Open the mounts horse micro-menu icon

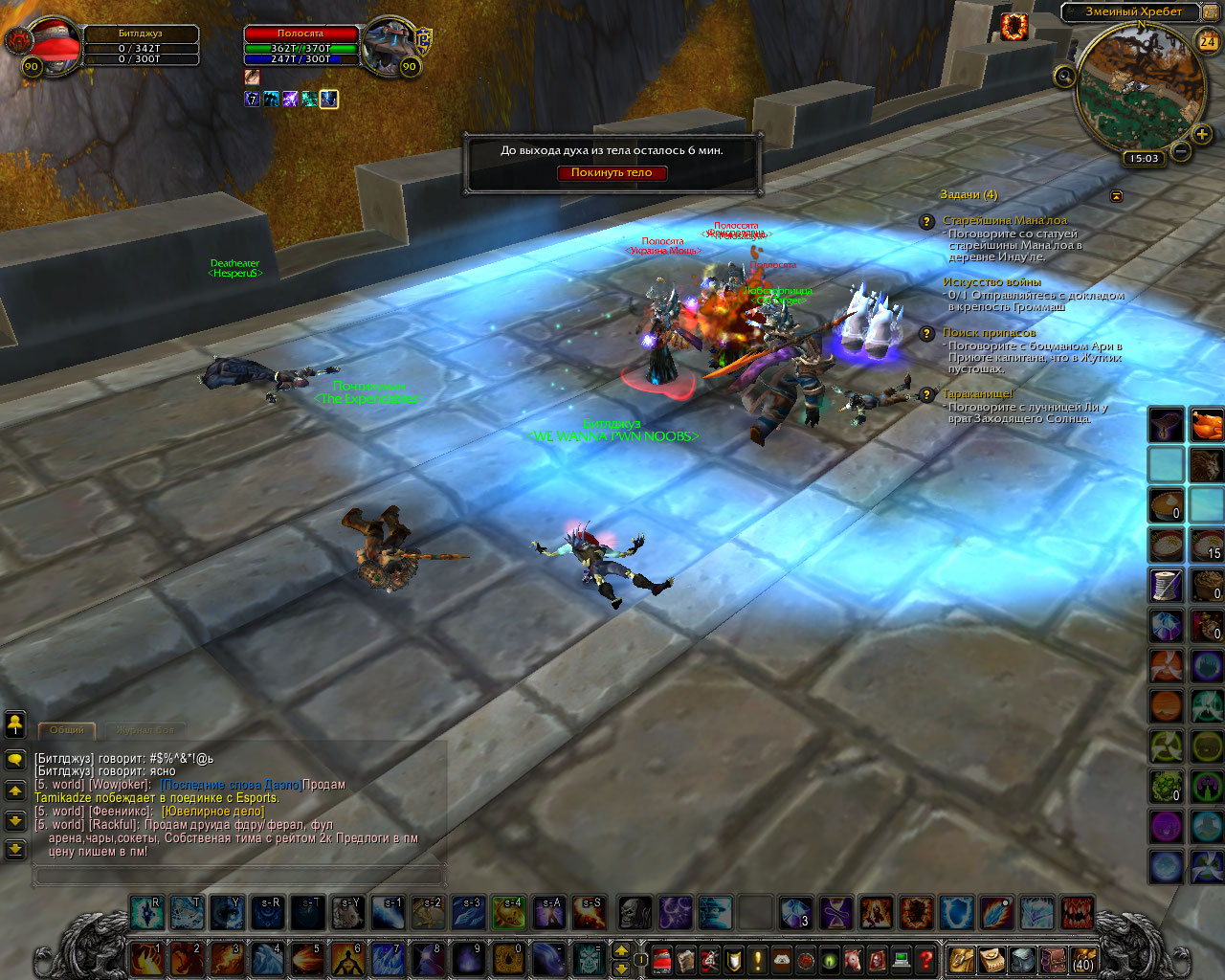coord(854,959)
